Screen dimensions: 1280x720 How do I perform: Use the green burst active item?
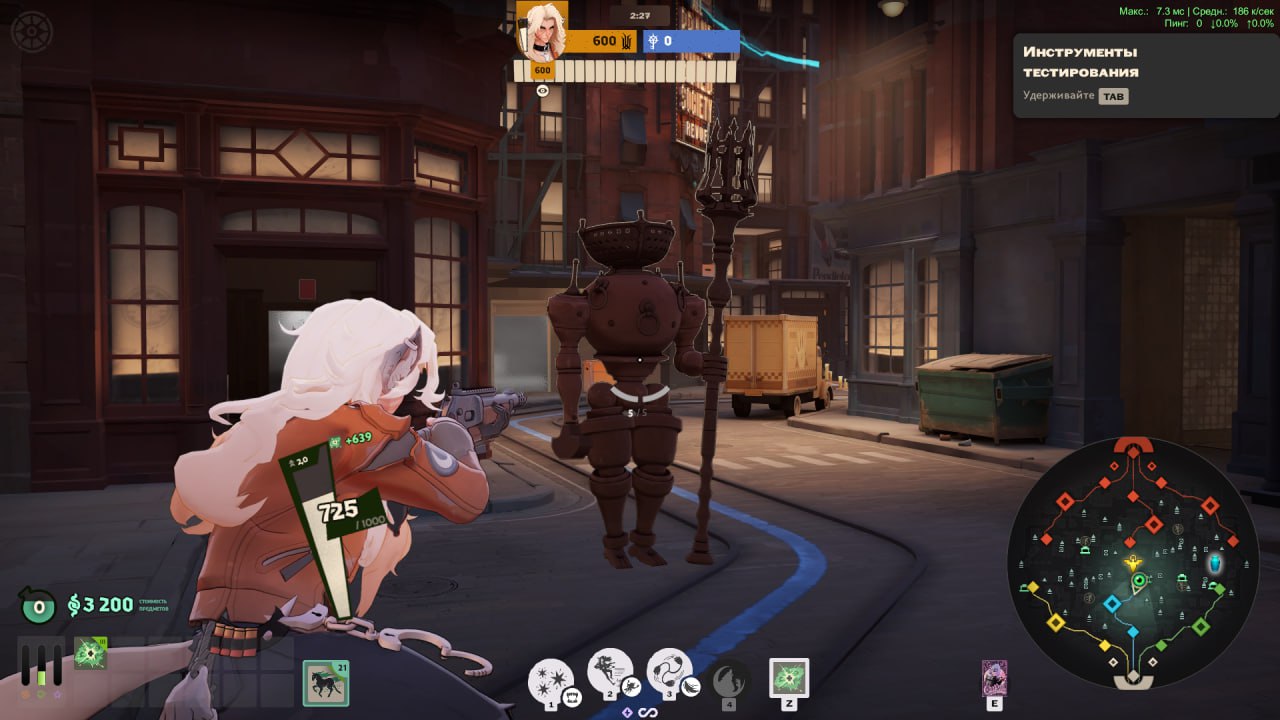pos(789,678)
